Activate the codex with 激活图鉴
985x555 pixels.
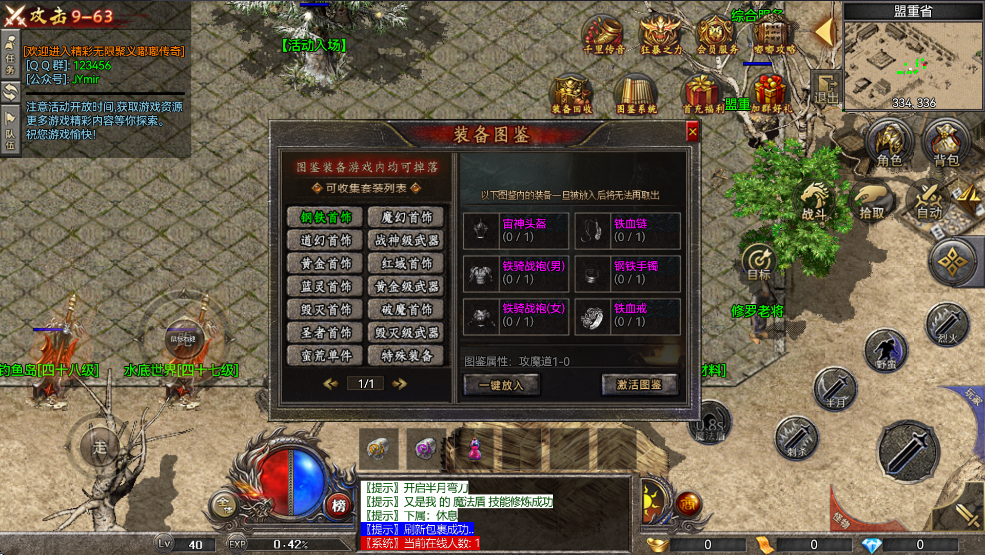click(x=639, y=384)
